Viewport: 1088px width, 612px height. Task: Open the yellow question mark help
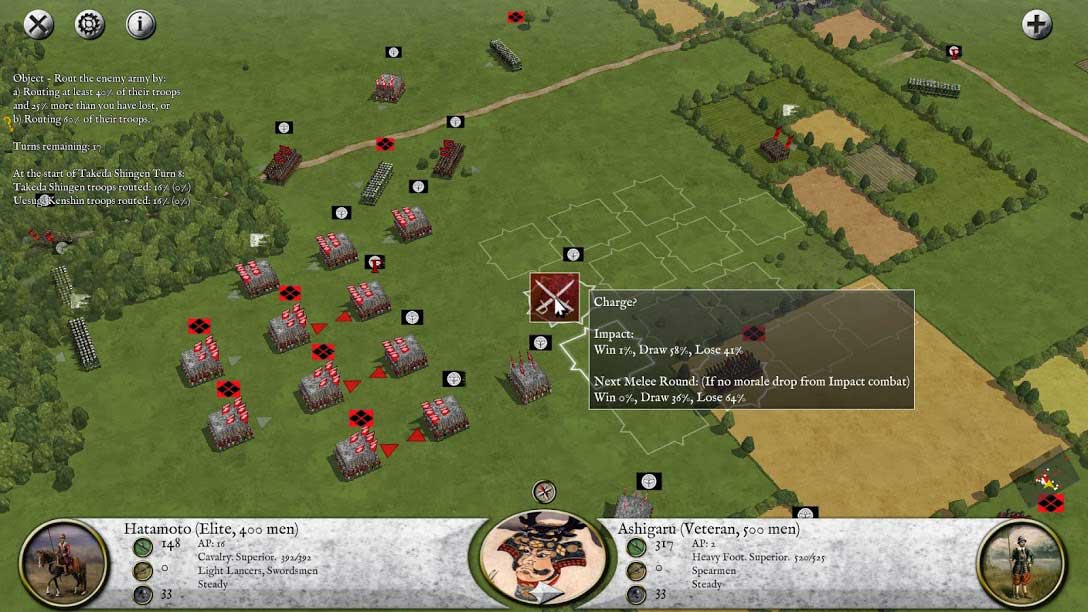pyautogui.click(x=8, y=123)
